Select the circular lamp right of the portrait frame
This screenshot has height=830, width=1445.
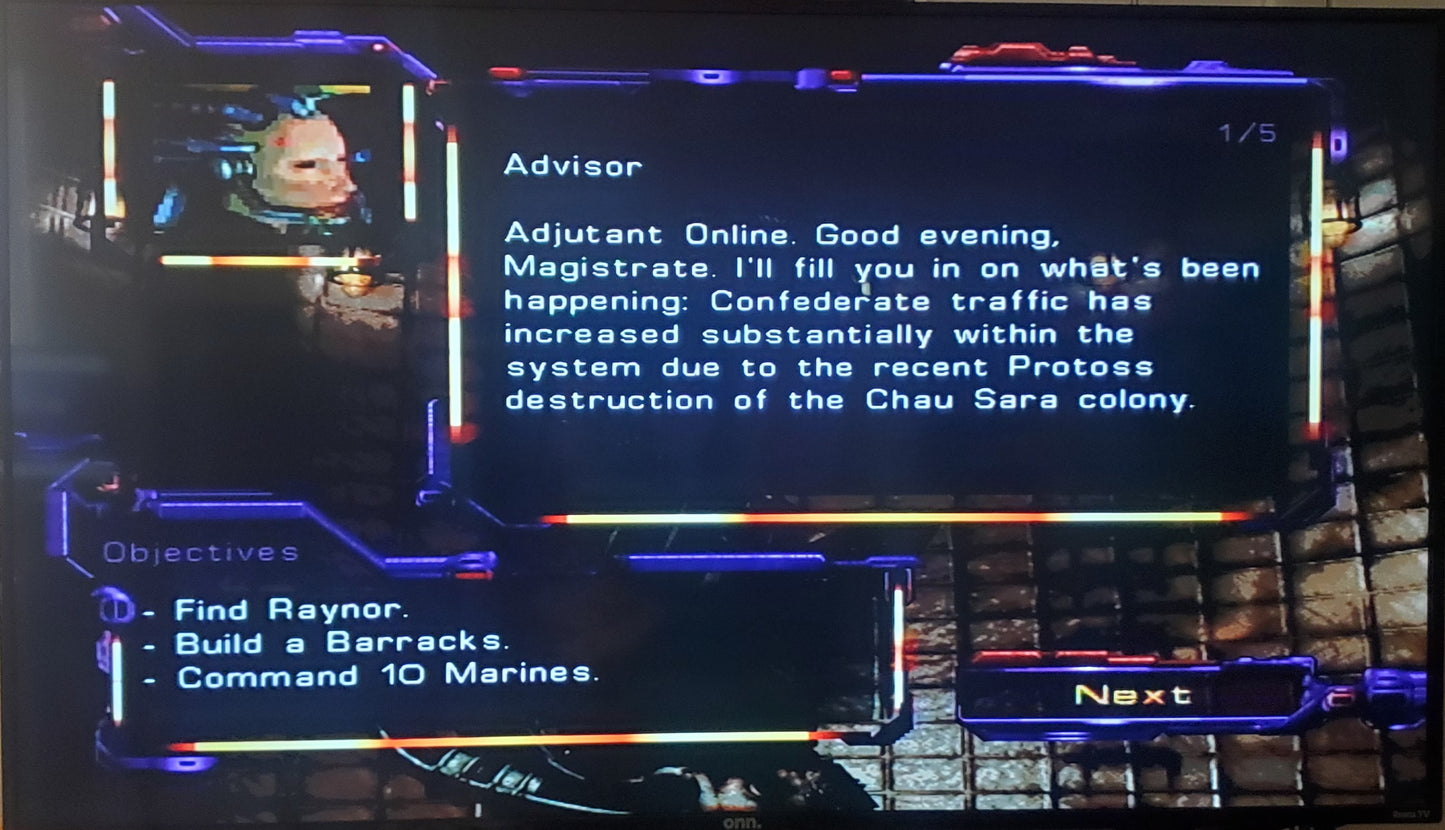355,281
